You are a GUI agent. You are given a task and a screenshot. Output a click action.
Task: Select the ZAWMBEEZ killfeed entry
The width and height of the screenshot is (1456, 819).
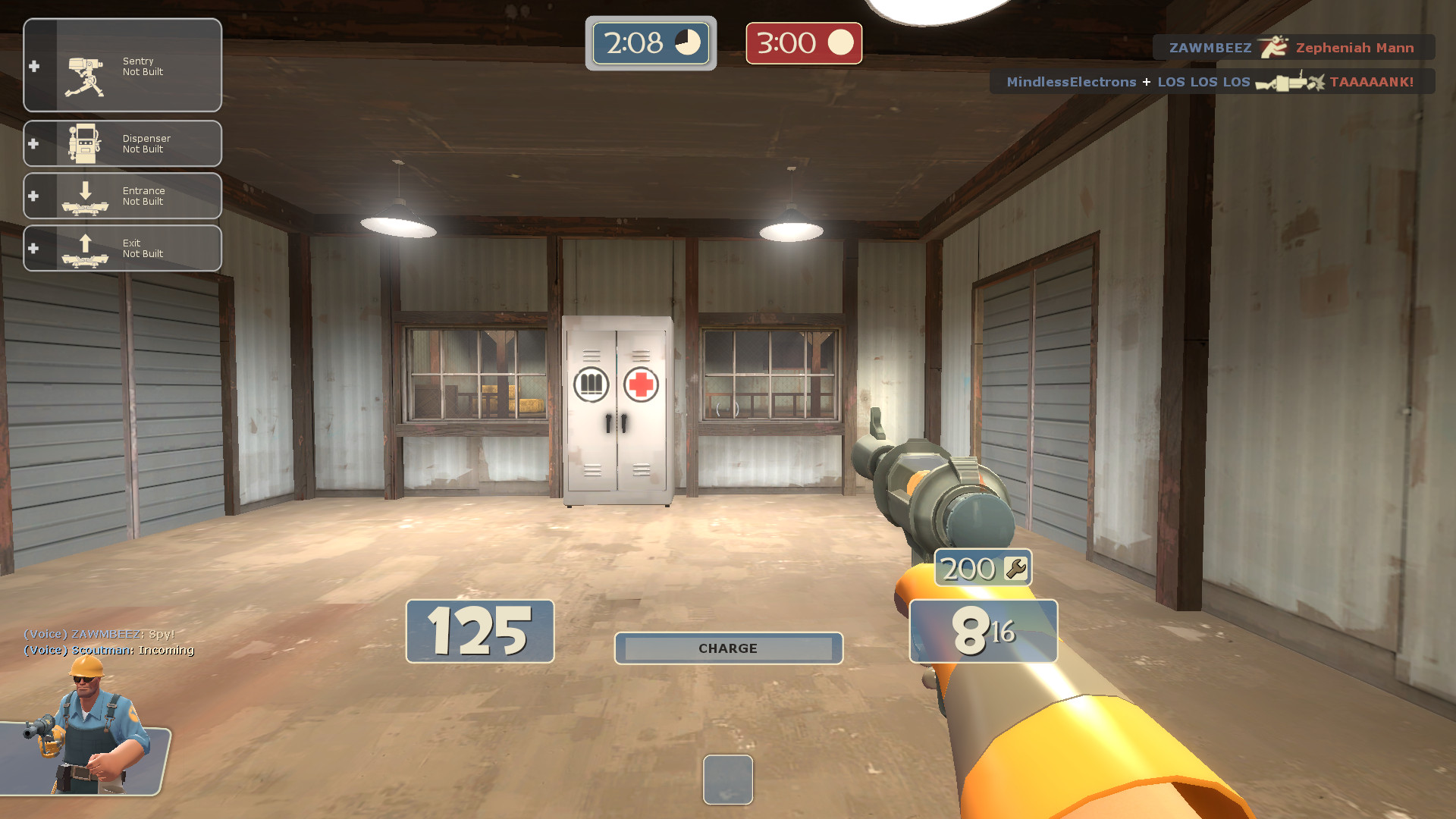point(1211,47)
